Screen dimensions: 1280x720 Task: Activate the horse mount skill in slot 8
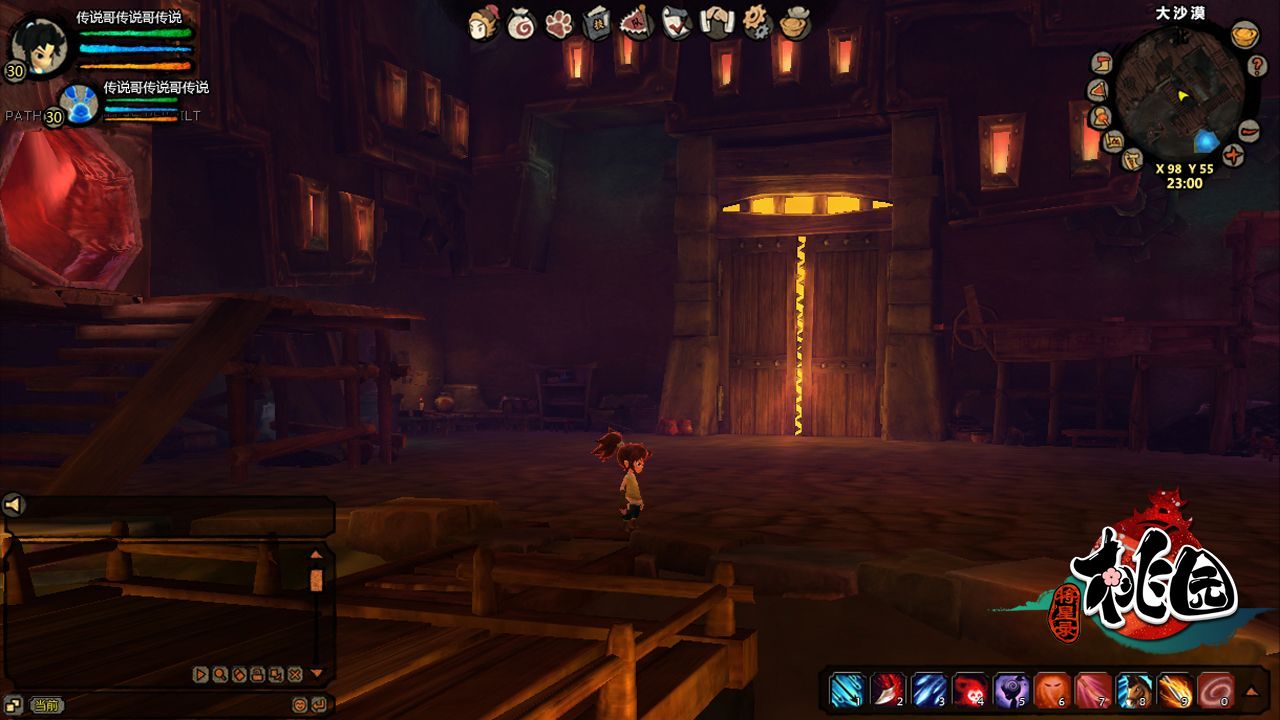point(1134,689)
